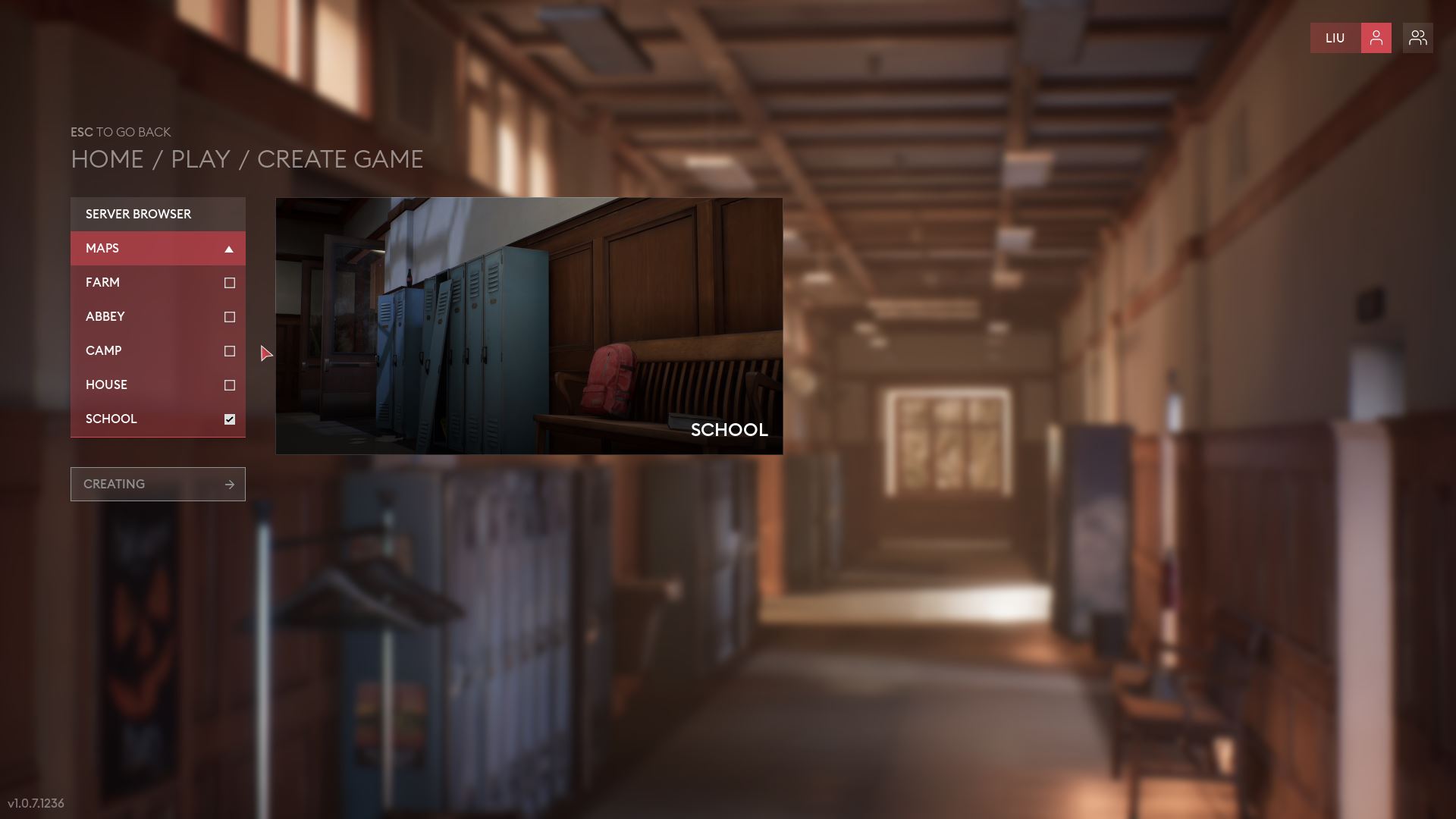Screen dimensions: 1456x819
Task: Return to Play in the breadcrumb
Action: click(200, 159)
